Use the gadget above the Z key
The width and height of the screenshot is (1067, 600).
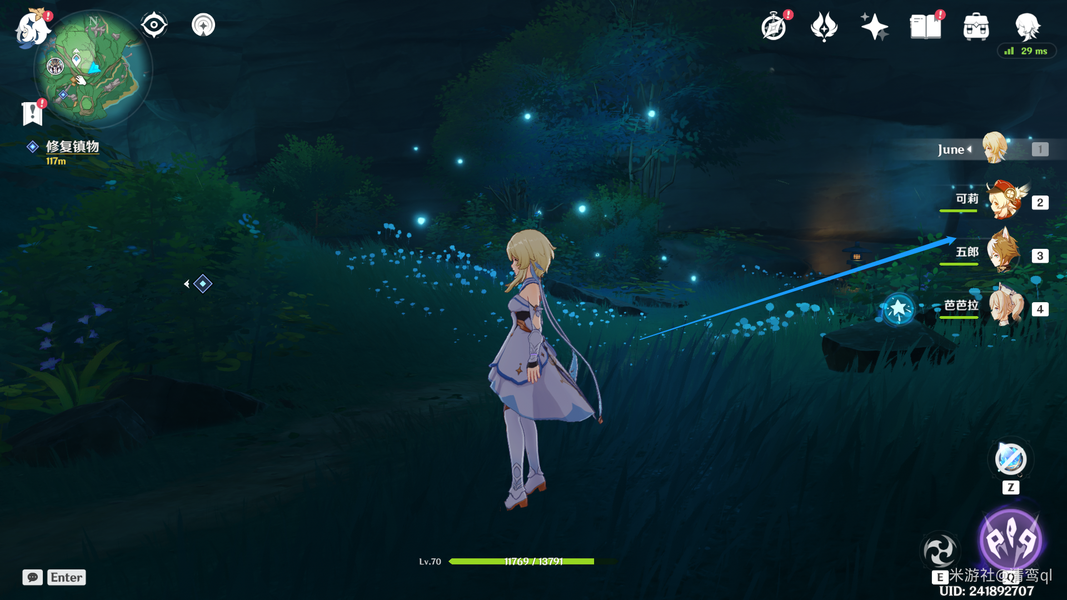click(x=1011, y=460)
